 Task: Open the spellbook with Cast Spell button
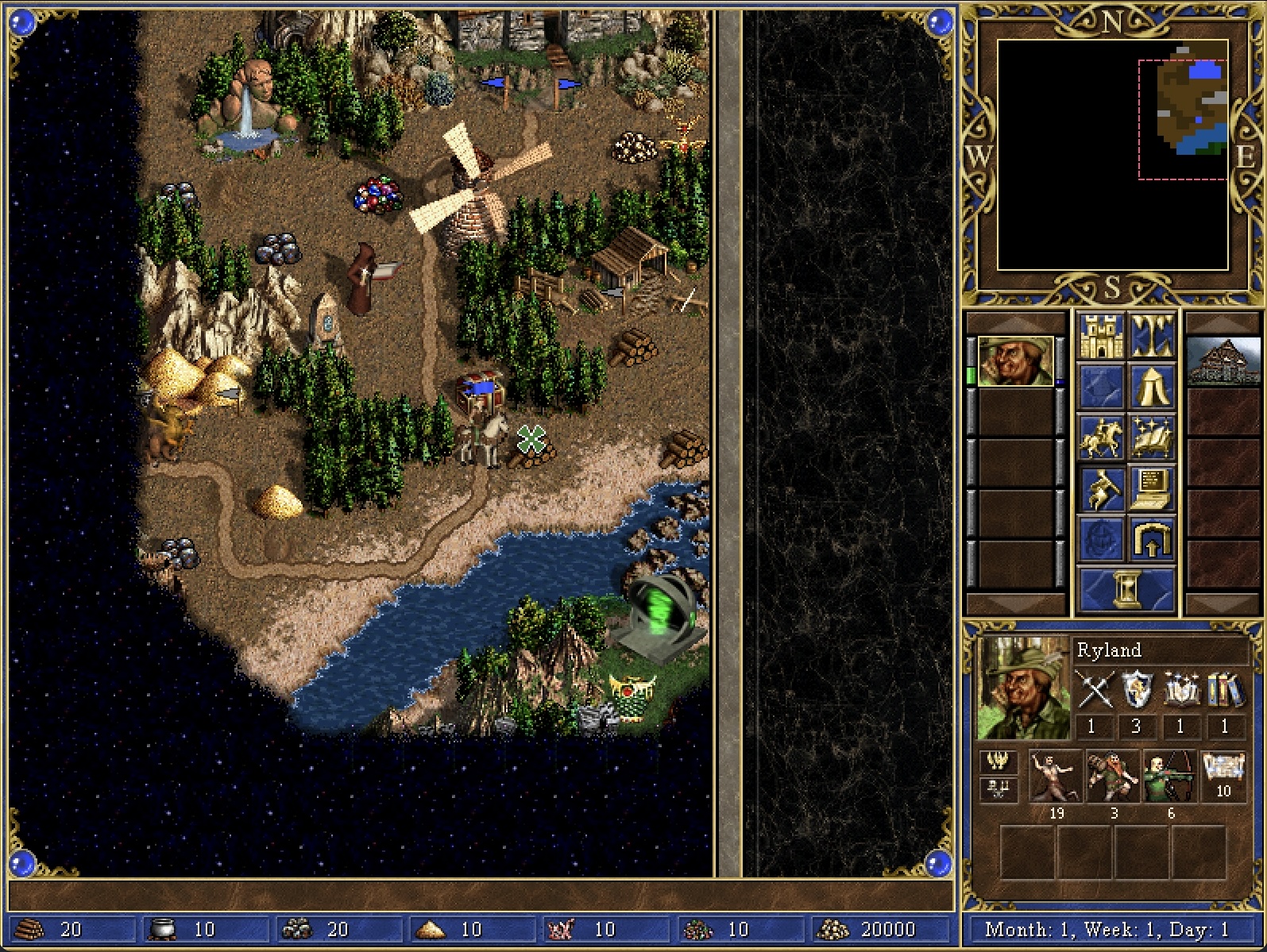coord(1151,437)
